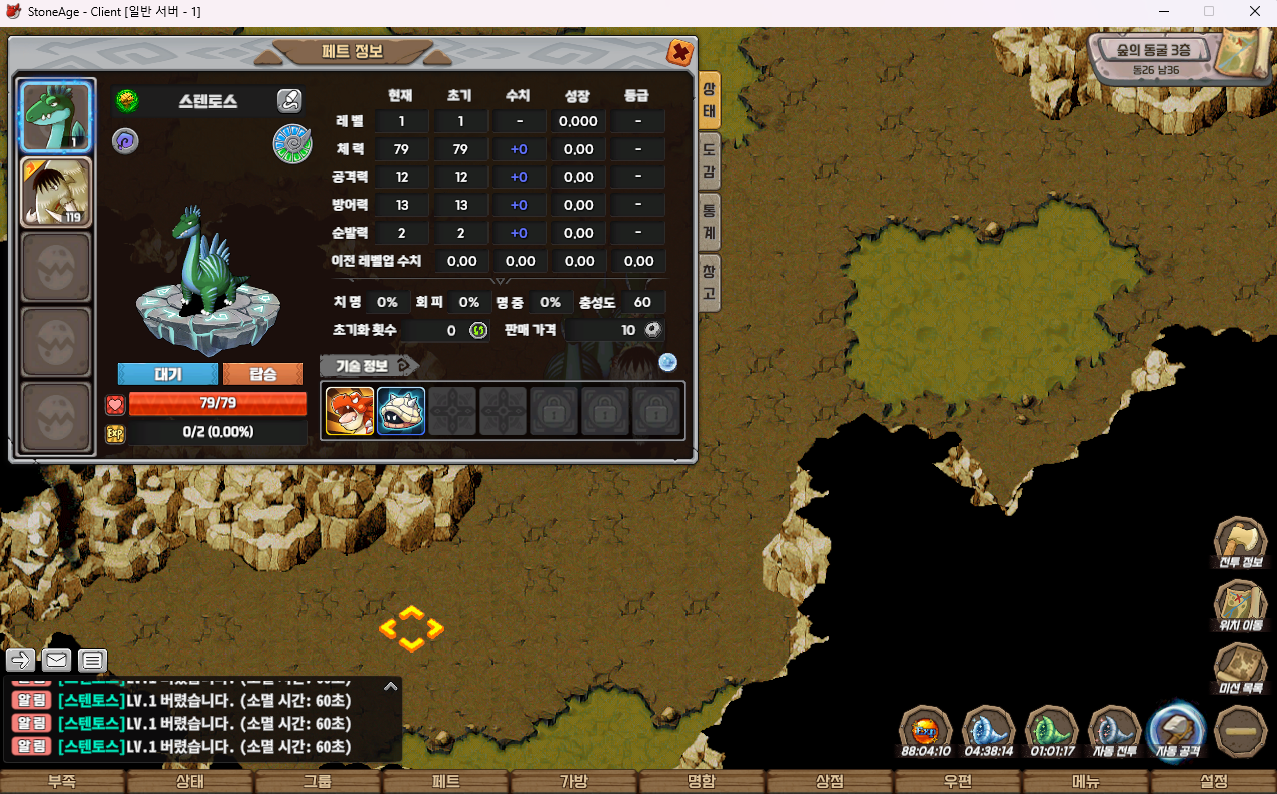Open the 설정 settings menu entry
This screenshot has width=1277, height=794.
[x=1214, y=781]
